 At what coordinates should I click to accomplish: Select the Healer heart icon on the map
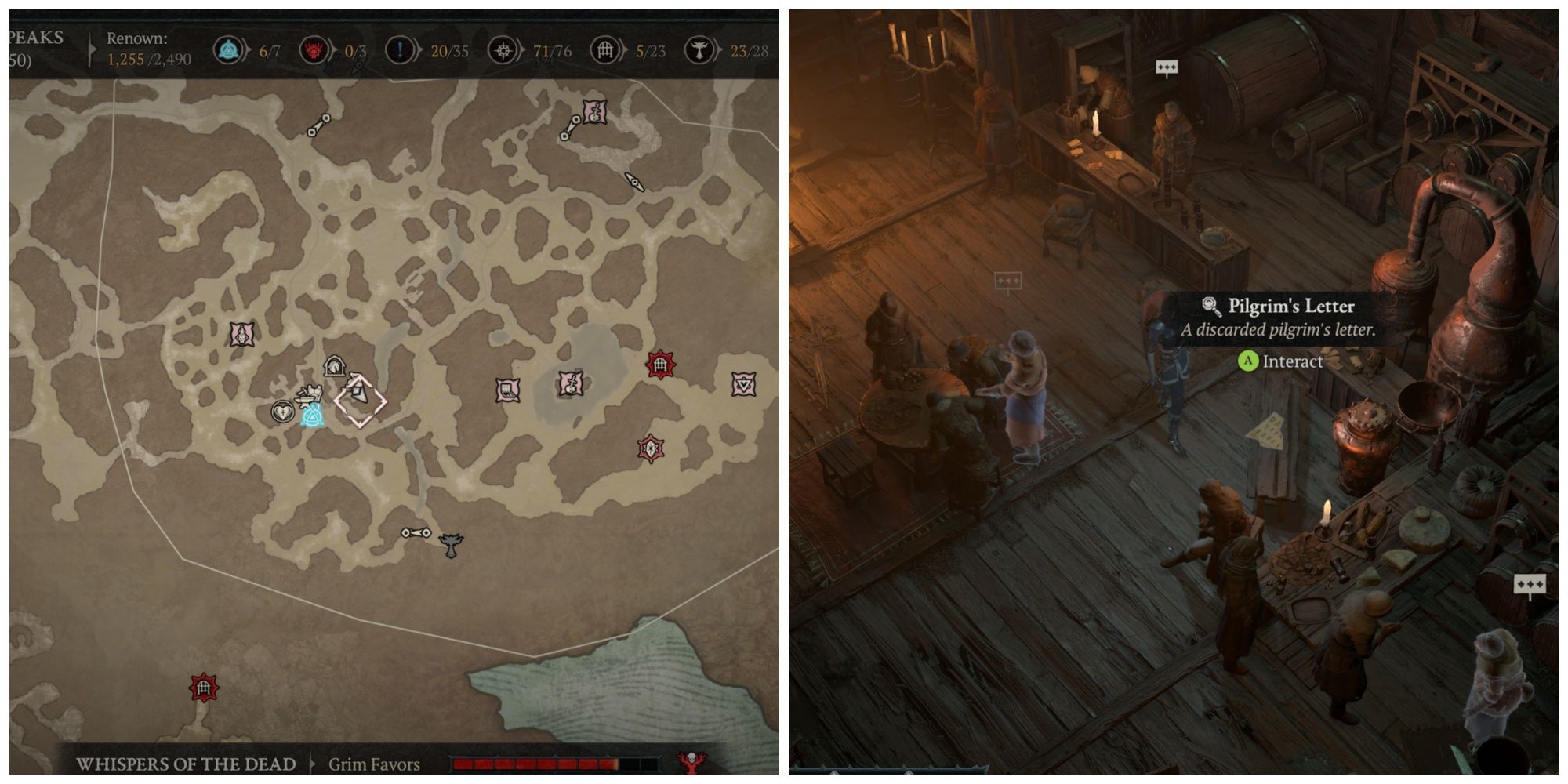pos(284,411)
